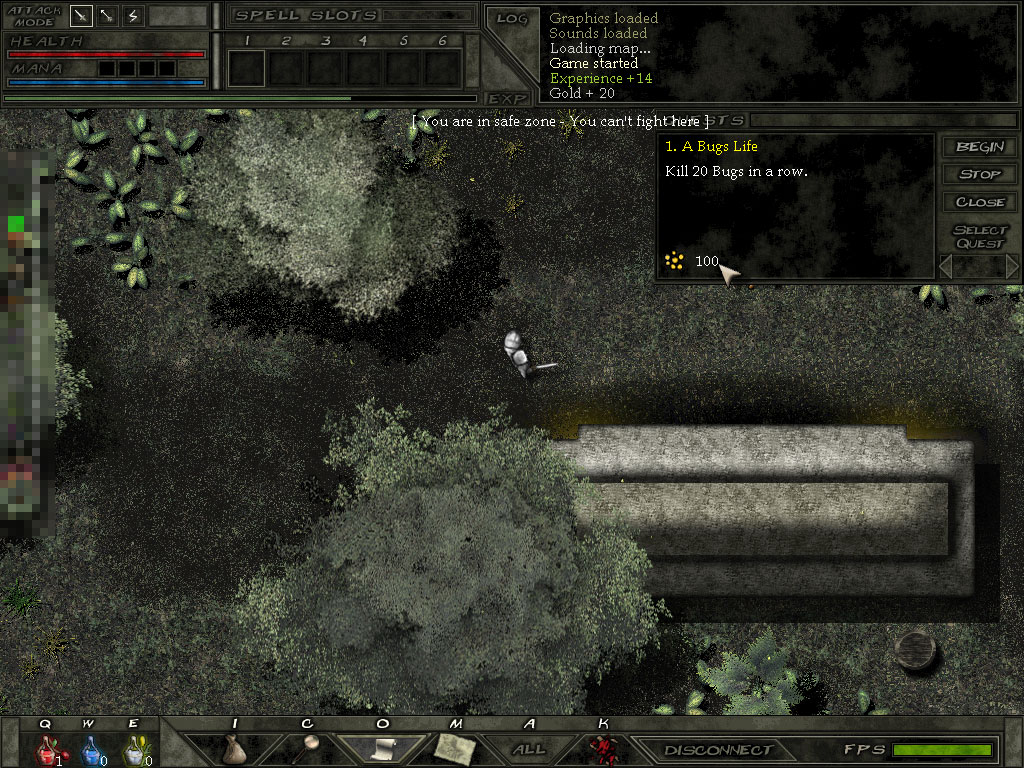Viewport: 1024px width, 768px height.
Task: Click the ALL button
Action: tap(529, 749)
